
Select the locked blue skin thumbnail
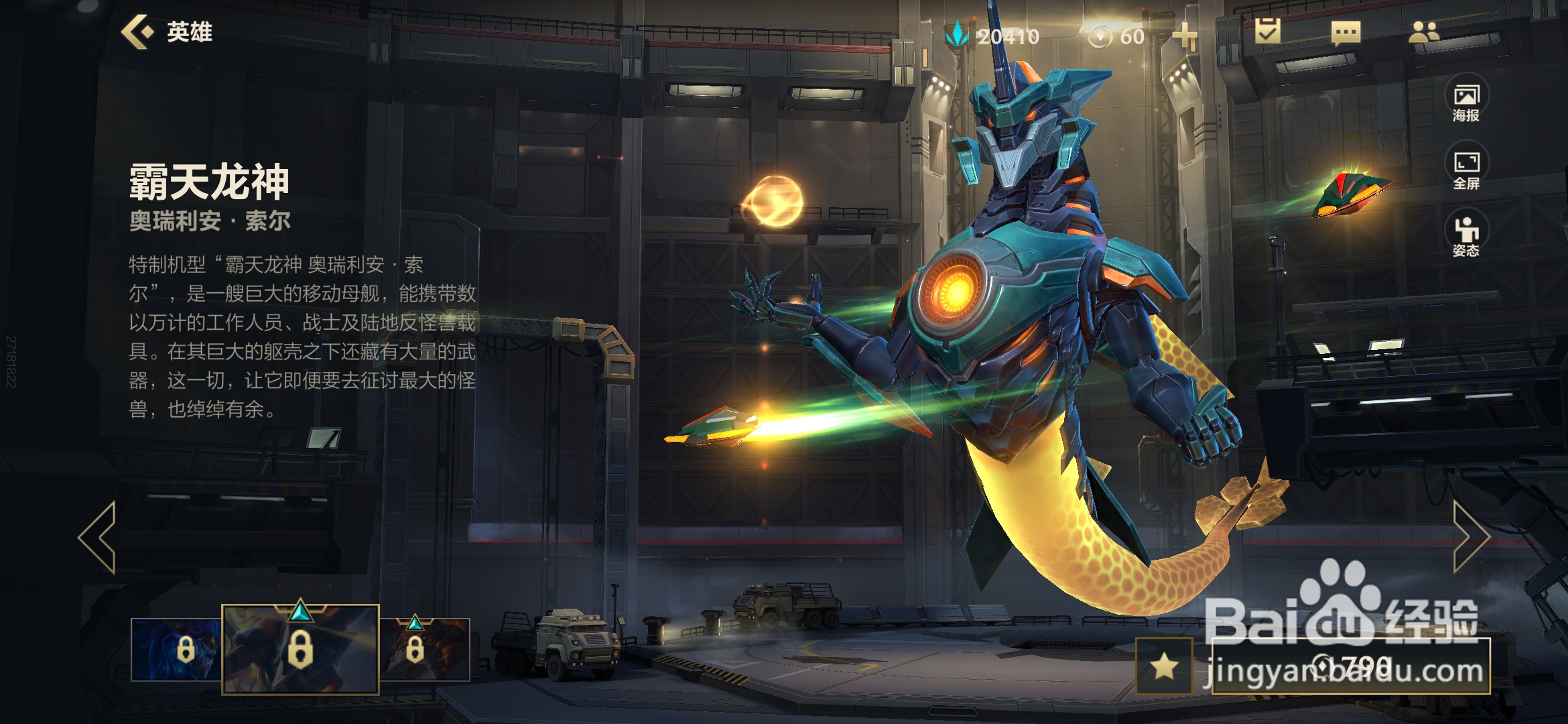click(x=177, y=649)
